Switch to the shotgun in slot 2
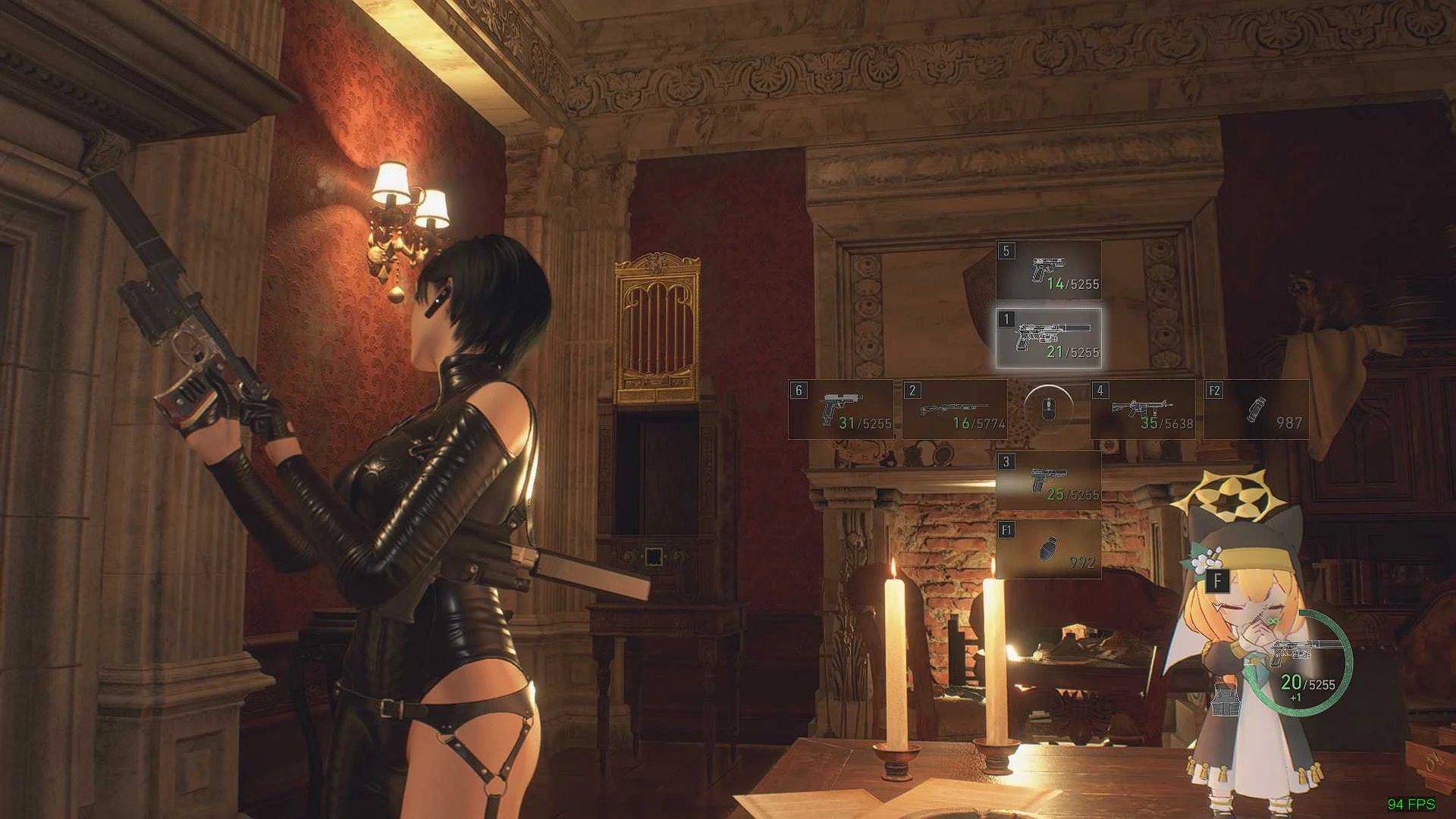Screen dimensions: 1456x819 pos(955,410)
